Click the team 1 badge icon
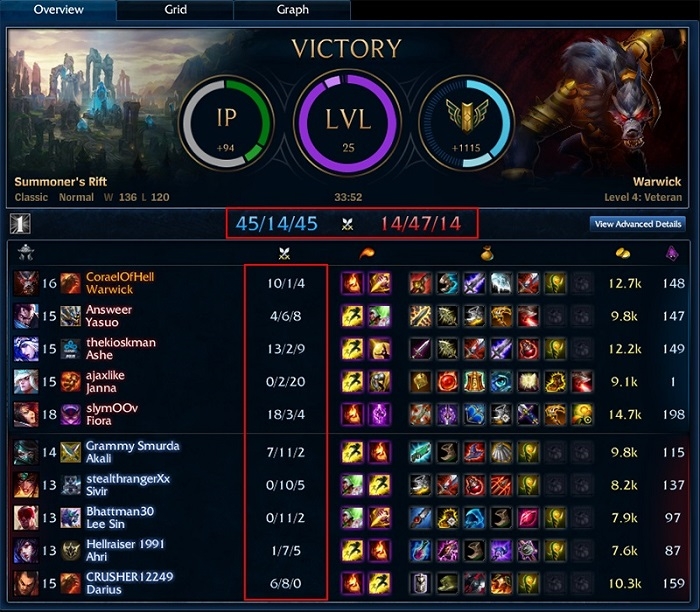The width and height of the screenshot is (700, 612). (19, 224)
